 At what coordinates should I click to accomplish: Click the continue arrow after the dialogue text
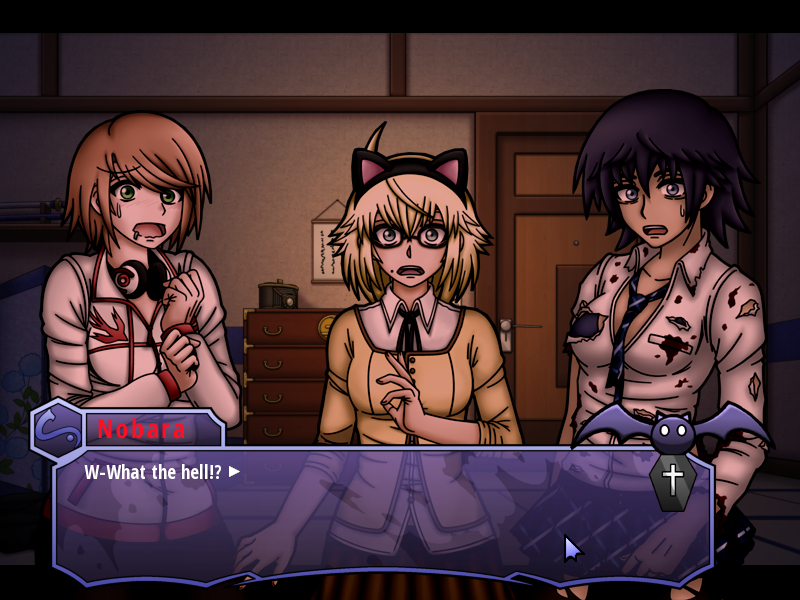(x=235, y=471)
